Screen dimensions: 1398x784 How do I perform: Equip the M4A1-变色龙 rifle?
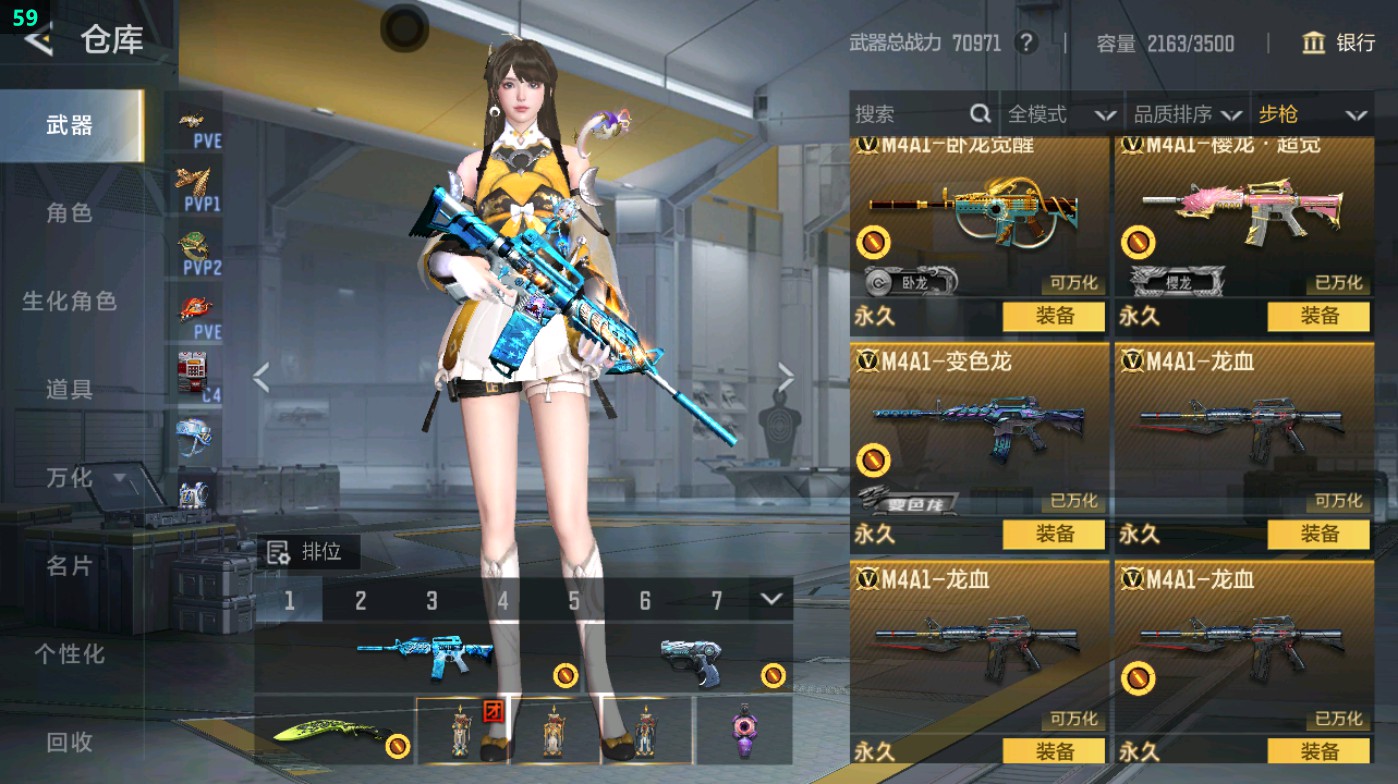click(1052, 533)
